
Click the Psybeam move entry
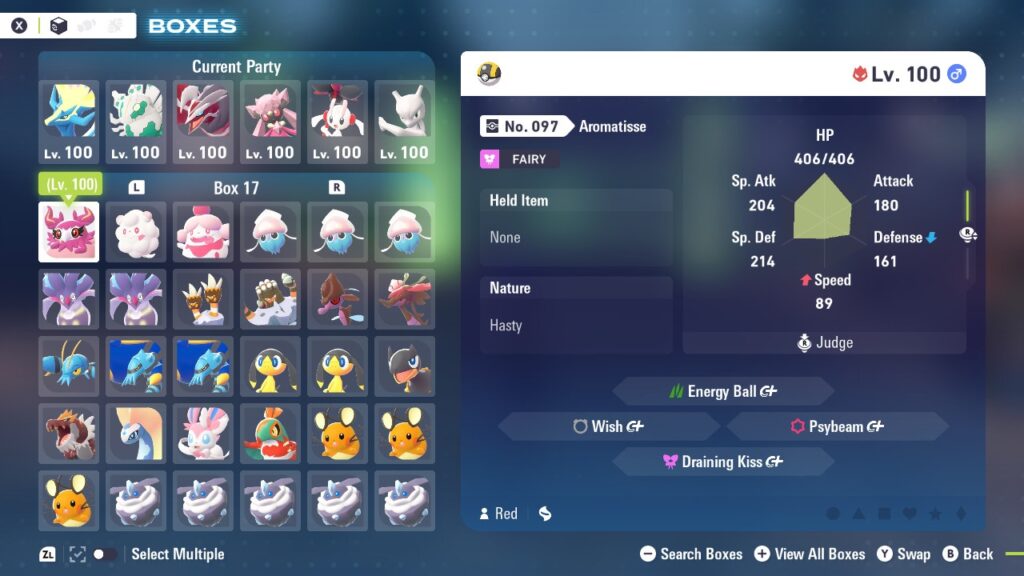pos(837,426)
